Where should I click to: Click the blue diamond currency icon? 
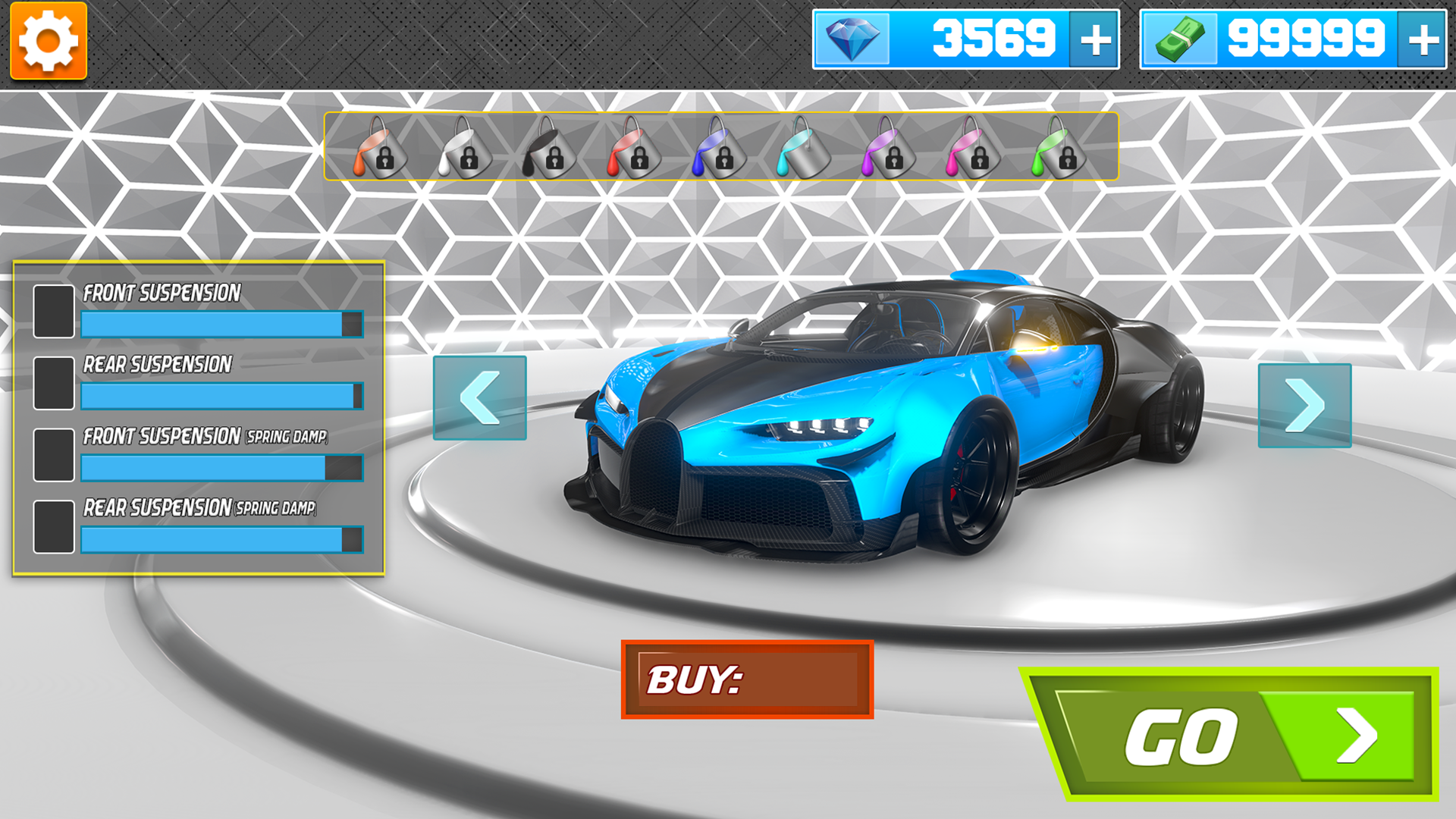coord(852,38)
